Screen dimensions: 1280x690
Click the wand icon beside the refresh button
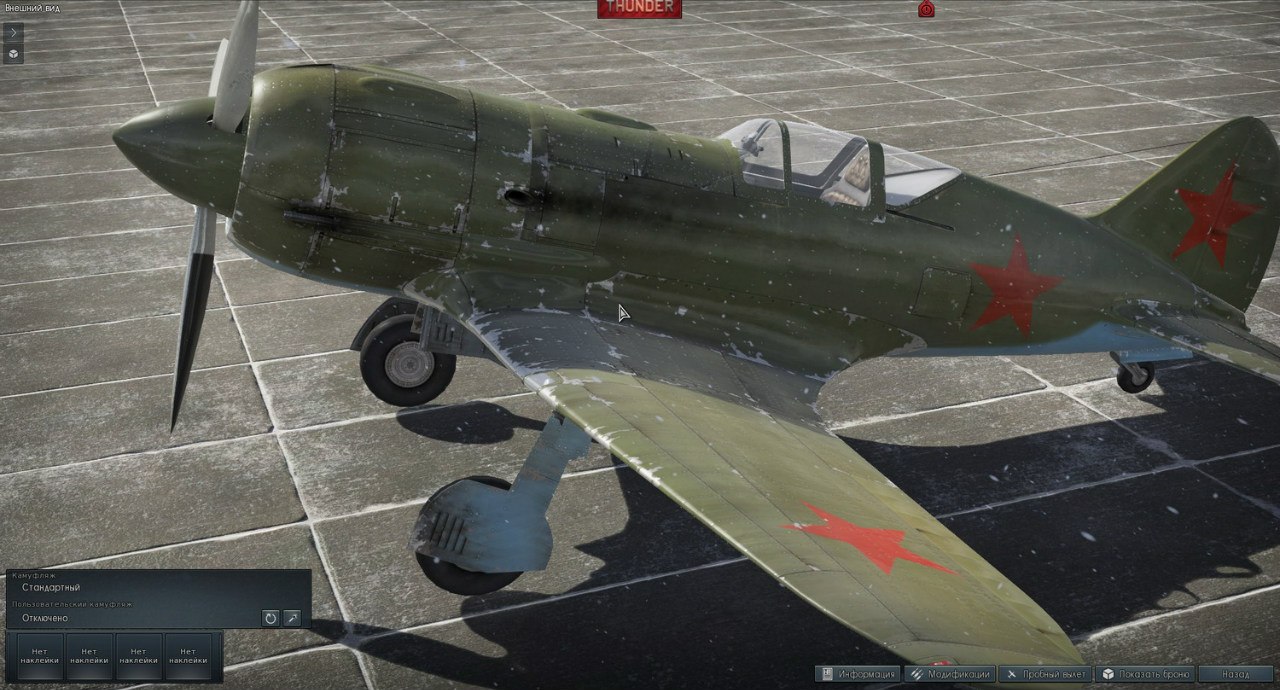(x=292, y=618)
